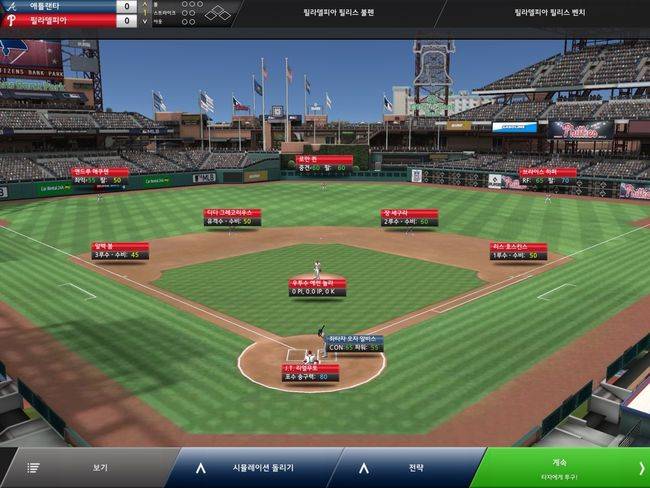Select the catcher J.T. 리얼무토 label
650x488 pixels.
(310, 372)
